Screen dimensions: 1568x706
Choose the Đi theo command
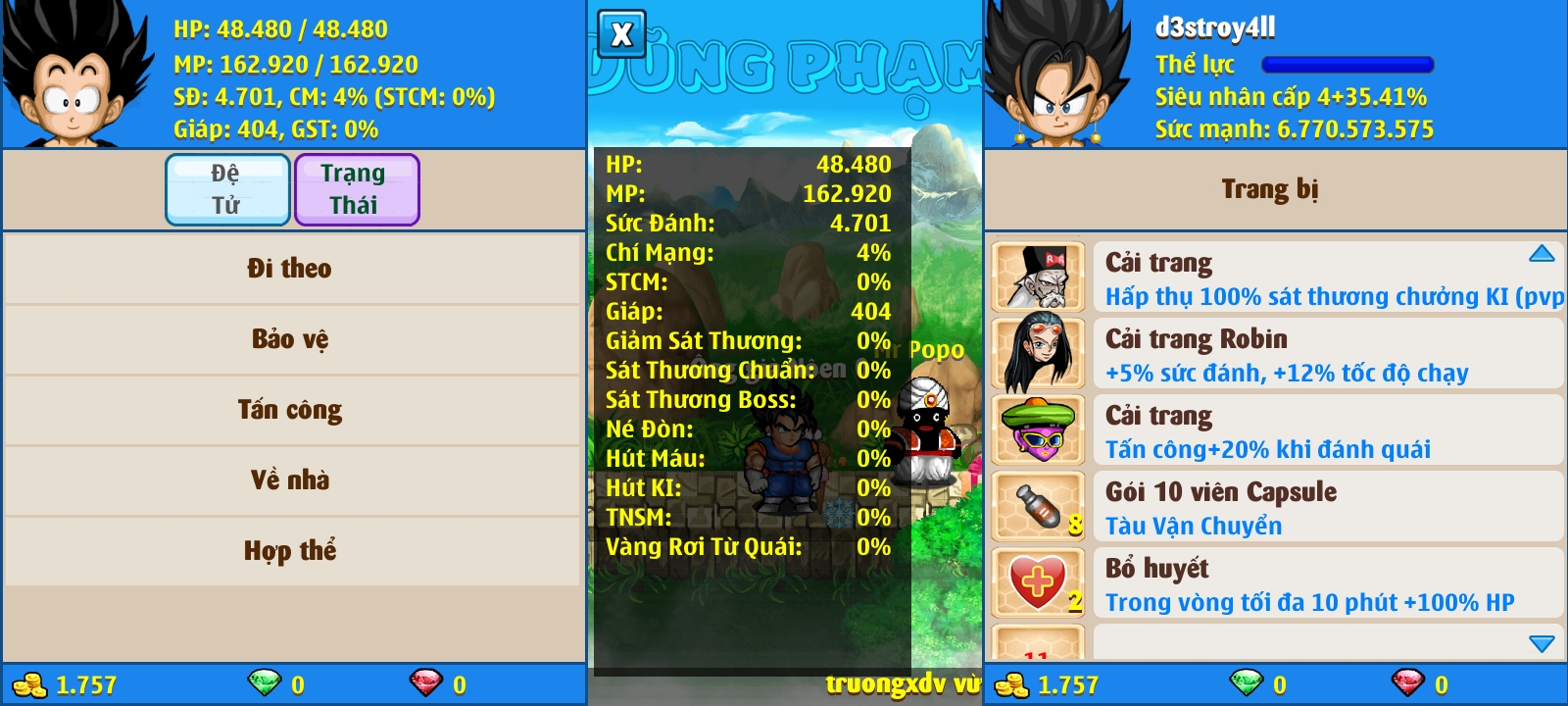(290, 269)
